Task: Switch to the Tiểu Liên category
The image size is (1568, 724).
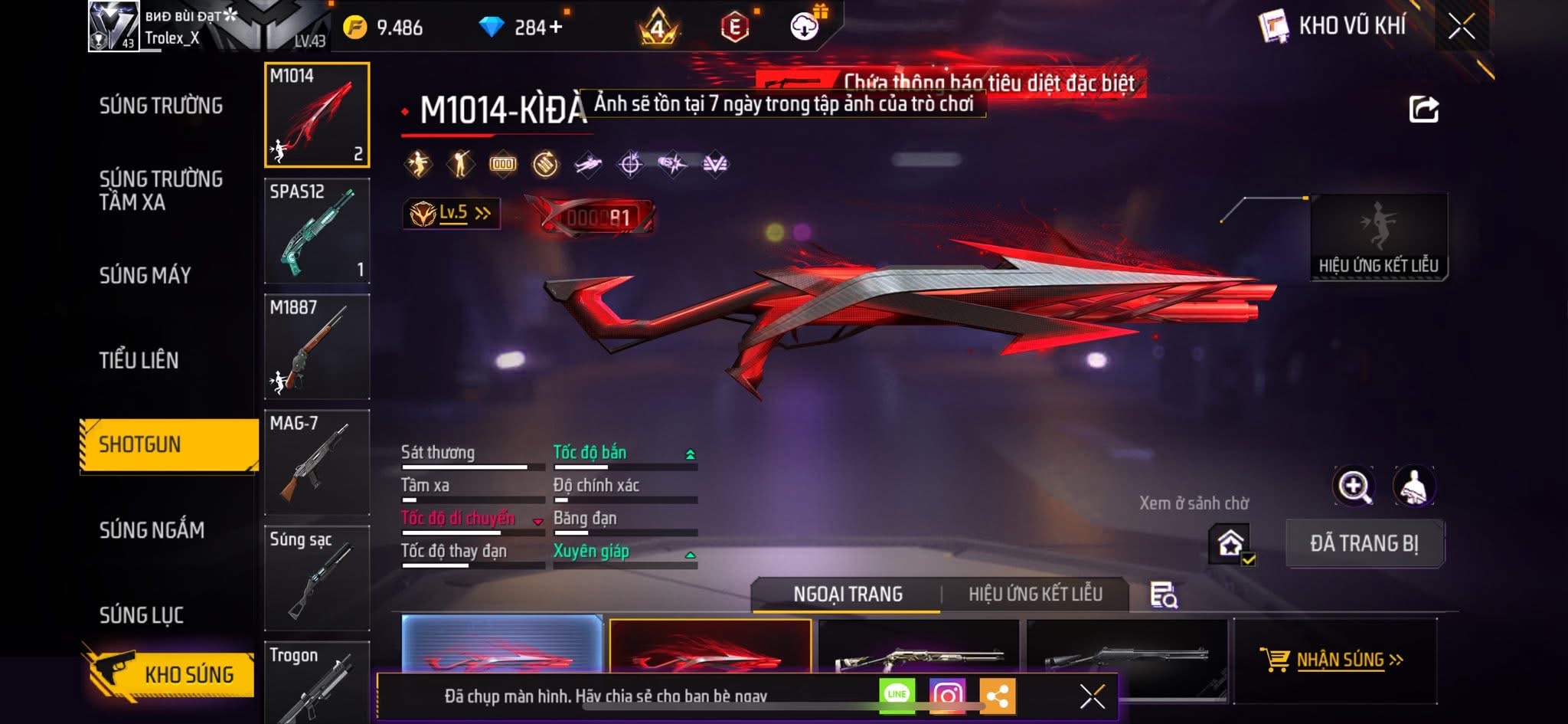Action: tap(139, 360)
